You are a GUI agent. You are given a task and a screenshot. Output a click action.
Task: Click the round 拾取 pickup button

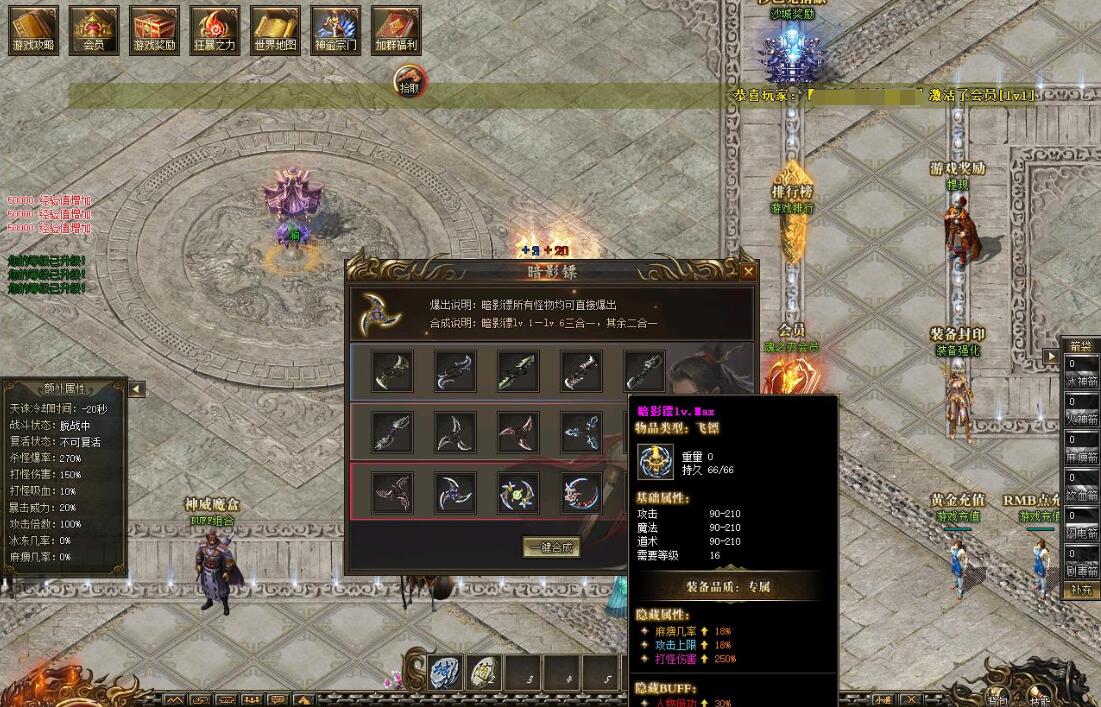click(x=409, y=81)
